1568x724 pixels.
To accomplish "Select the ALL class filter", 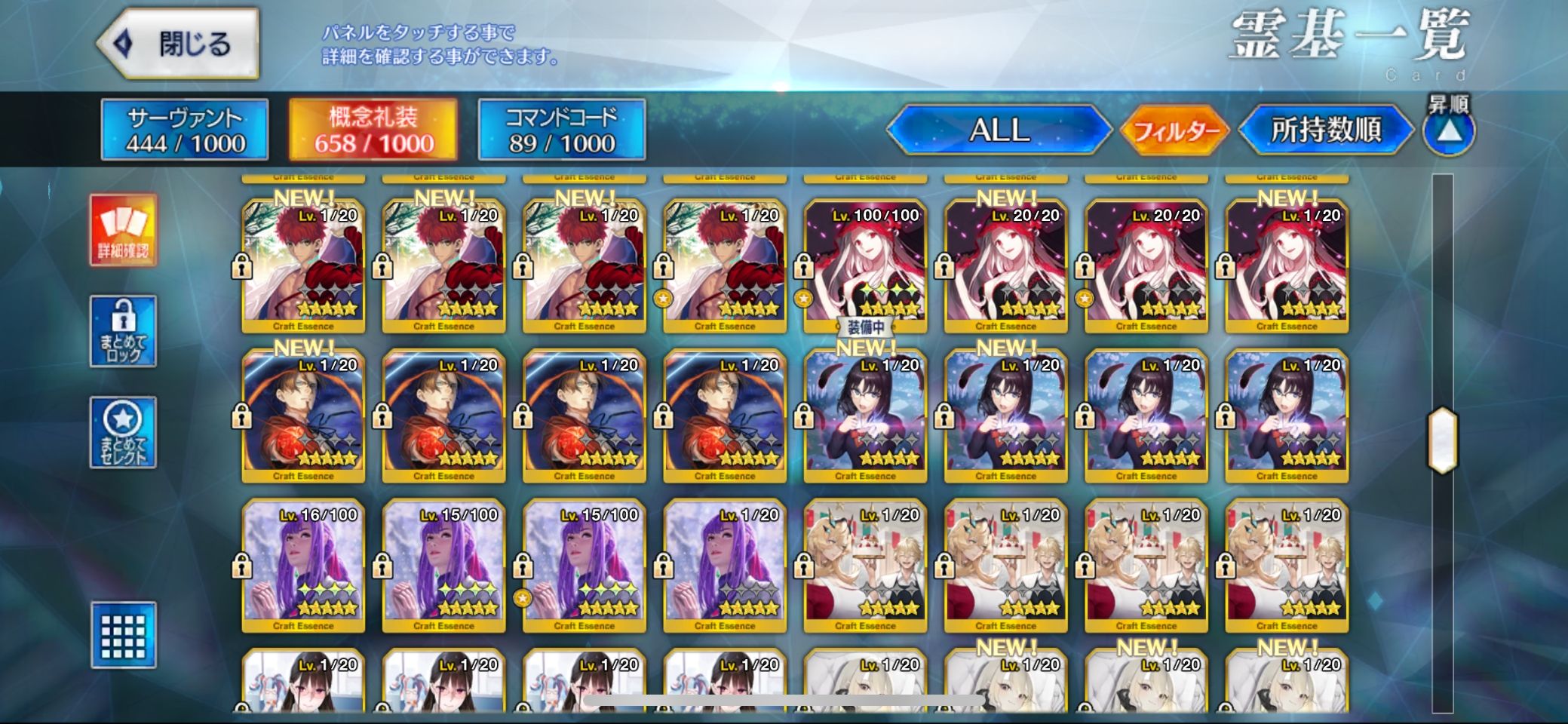I will tap(999, 130).
